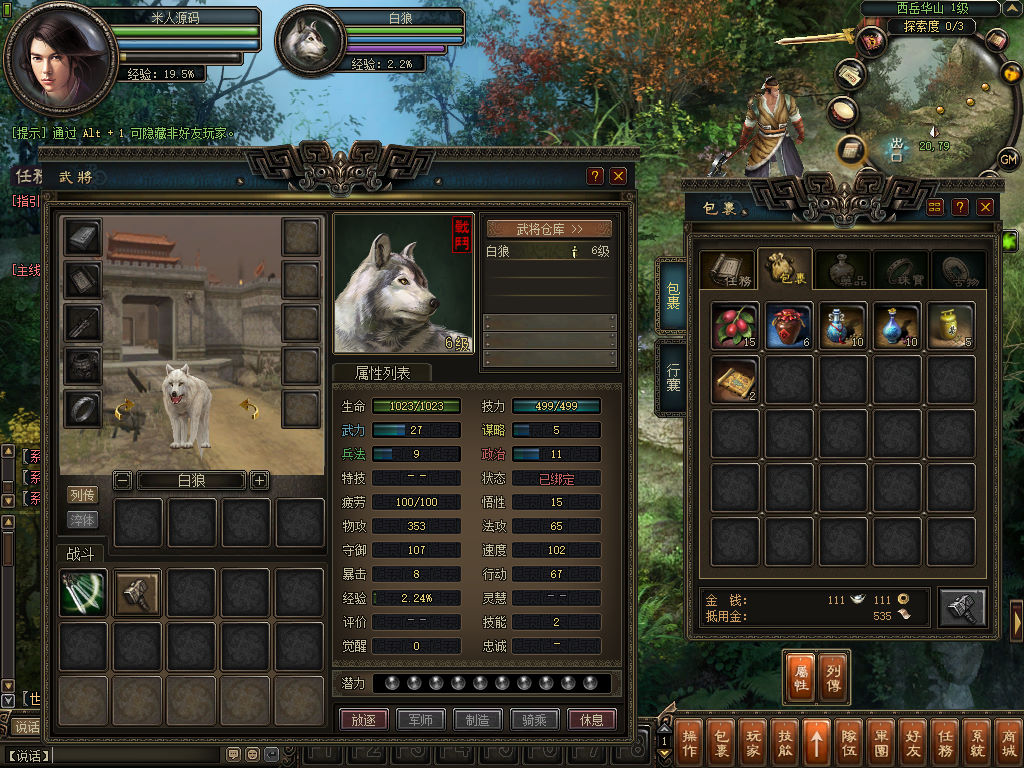
Task: Pick the yellow medicine jar item
Action: (x=950, y=326)
